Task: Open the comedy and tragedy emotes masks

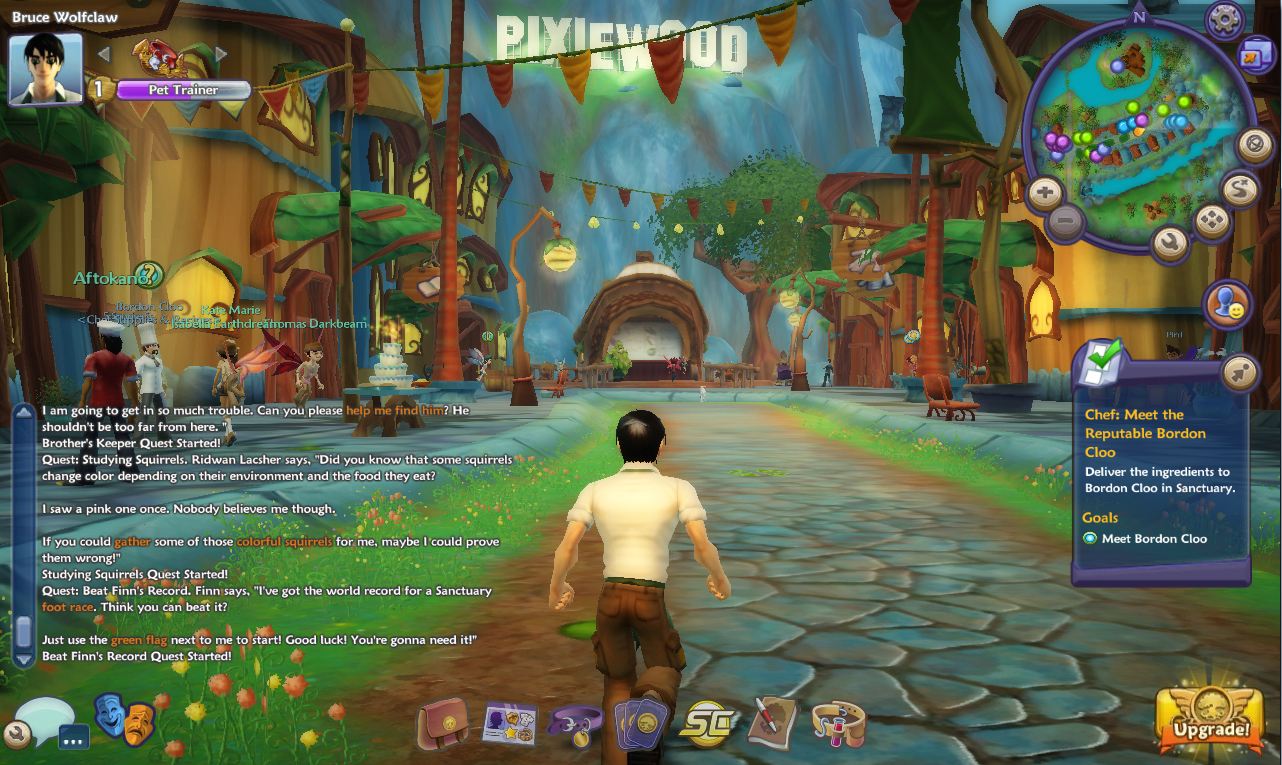Action: pyautogui.click(x=124, y=717)
